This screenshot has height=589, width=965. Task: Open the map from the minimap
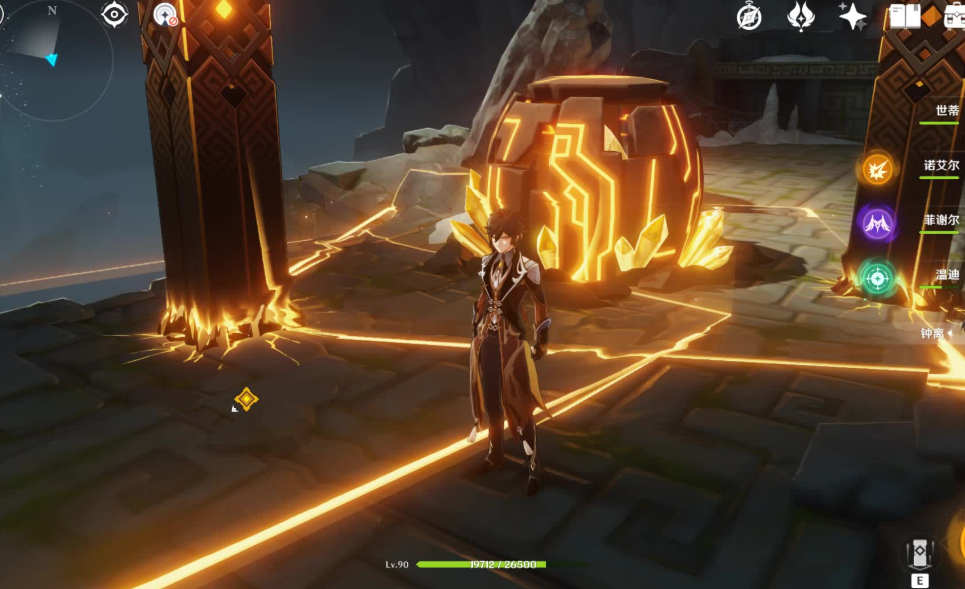[55, 55]
